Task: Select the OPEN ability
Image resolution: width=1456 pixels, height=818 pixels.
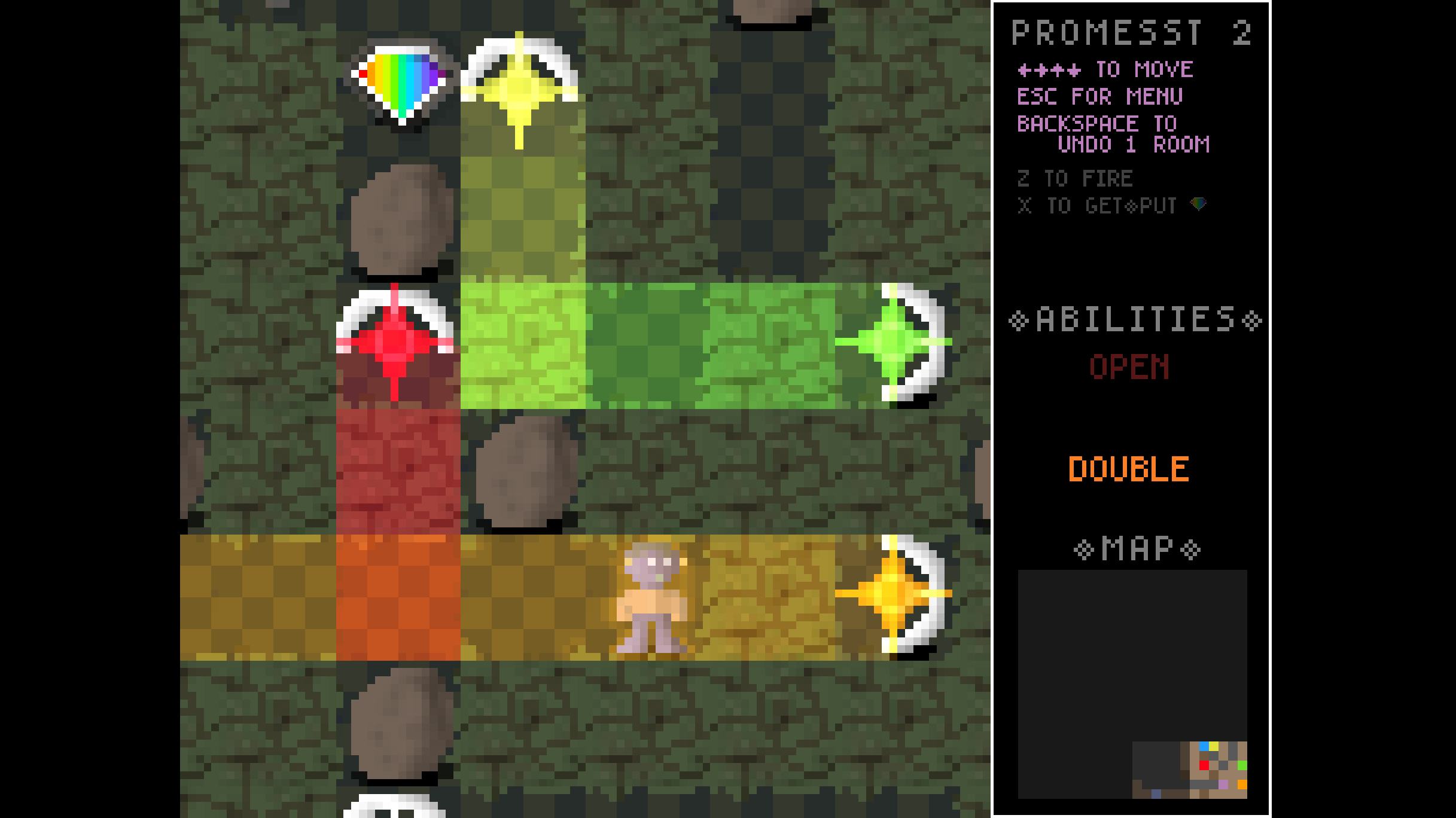Action: point(1129,367)
